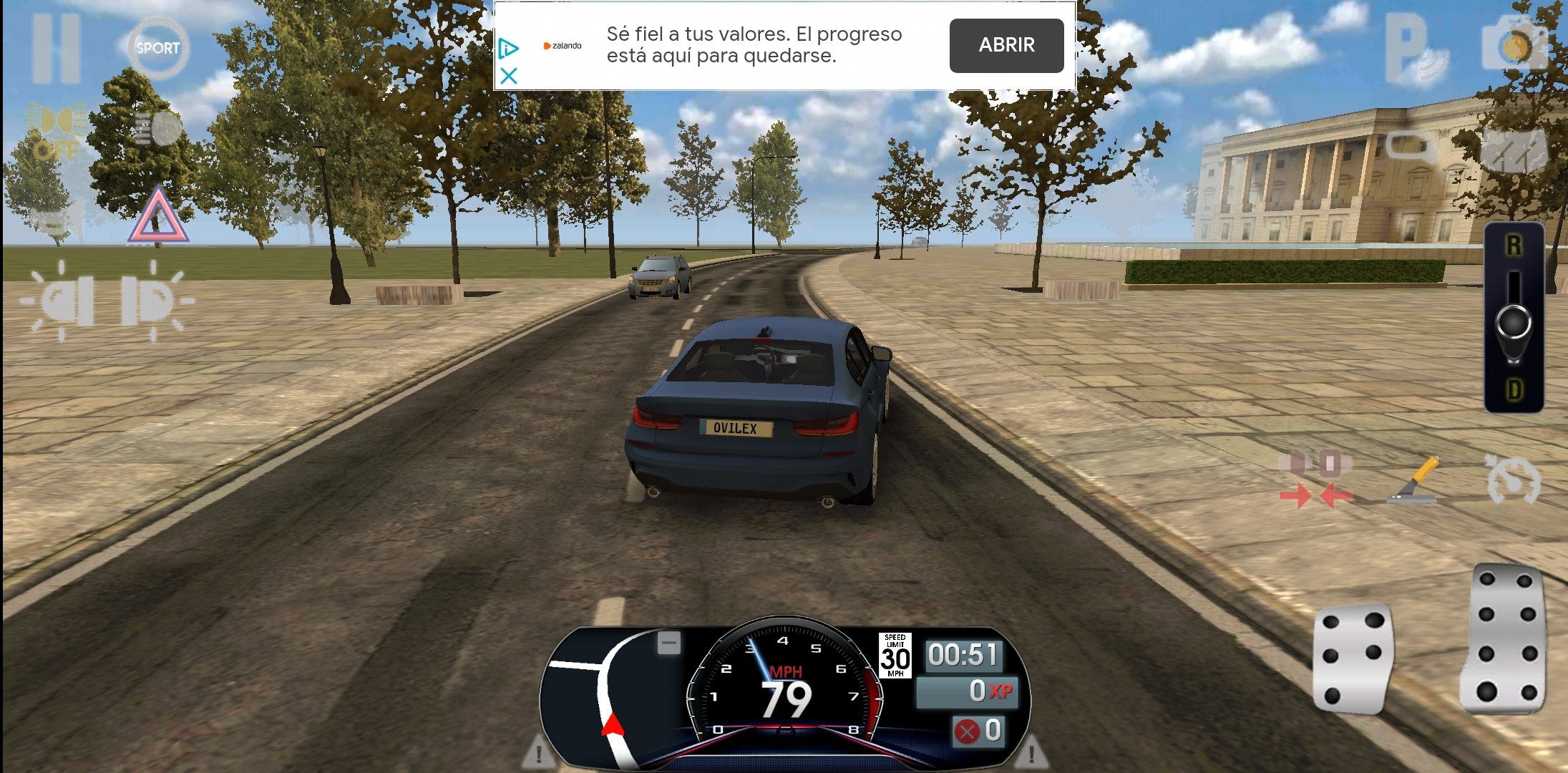Collapse the minimap with the minus button
1568x773 pixels.
coord(669,643)
